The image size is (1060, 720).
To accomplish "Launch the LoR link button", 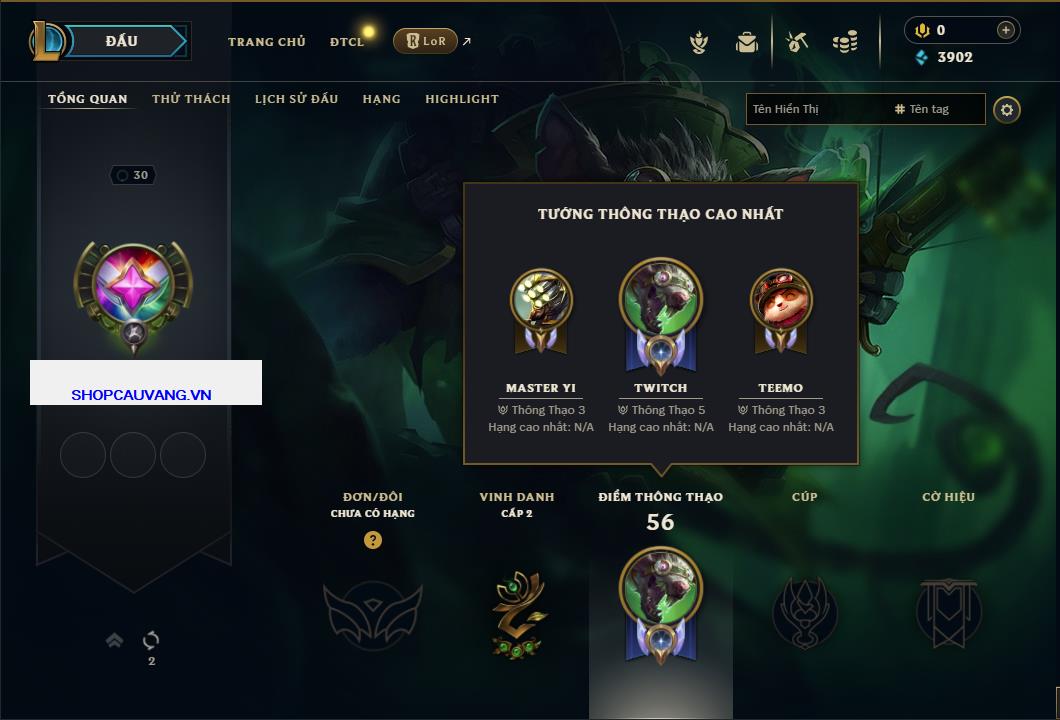I will pyautogui.click(x=425, y=41).
